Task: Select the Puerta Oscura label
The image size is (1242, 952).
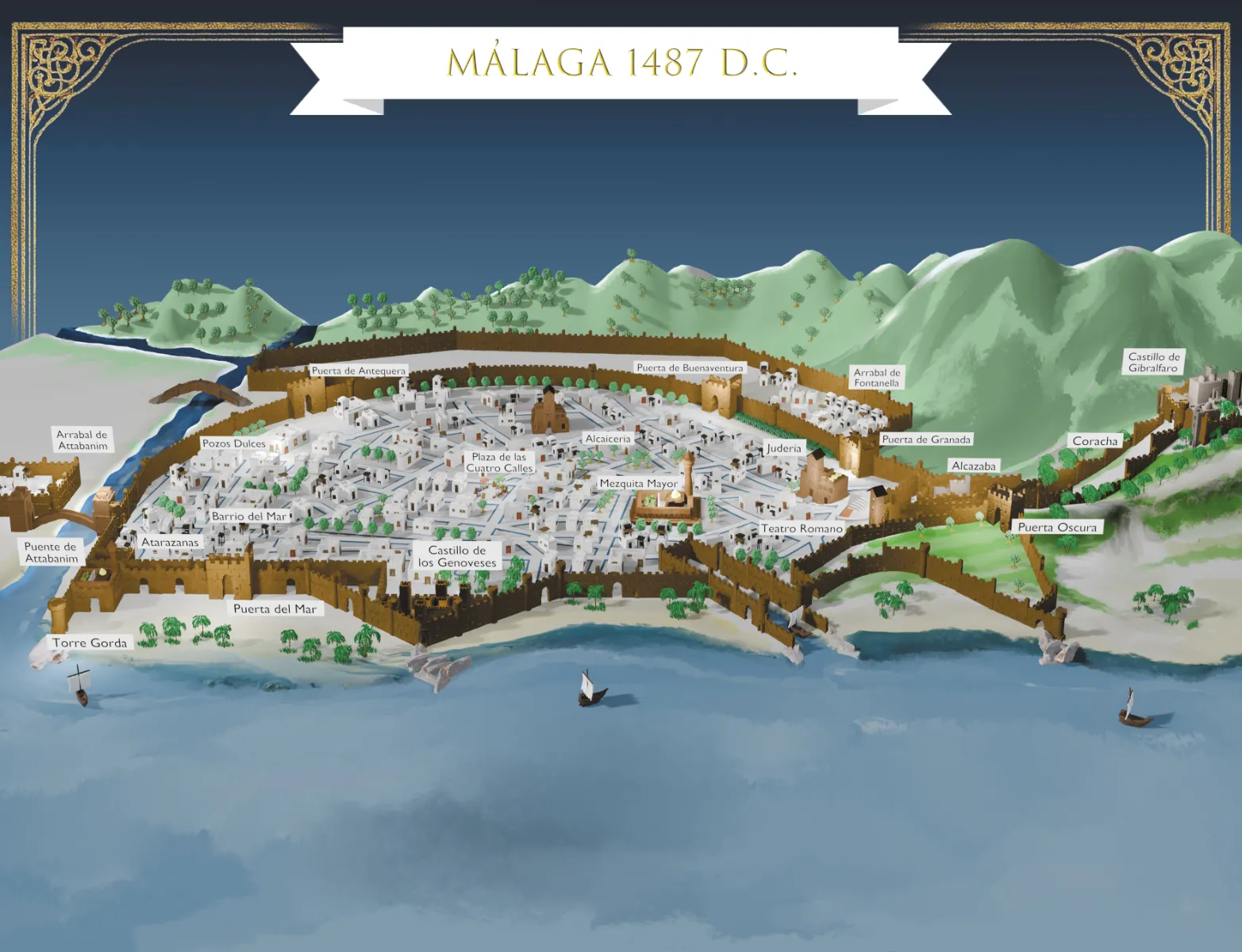Action: 1057,528
